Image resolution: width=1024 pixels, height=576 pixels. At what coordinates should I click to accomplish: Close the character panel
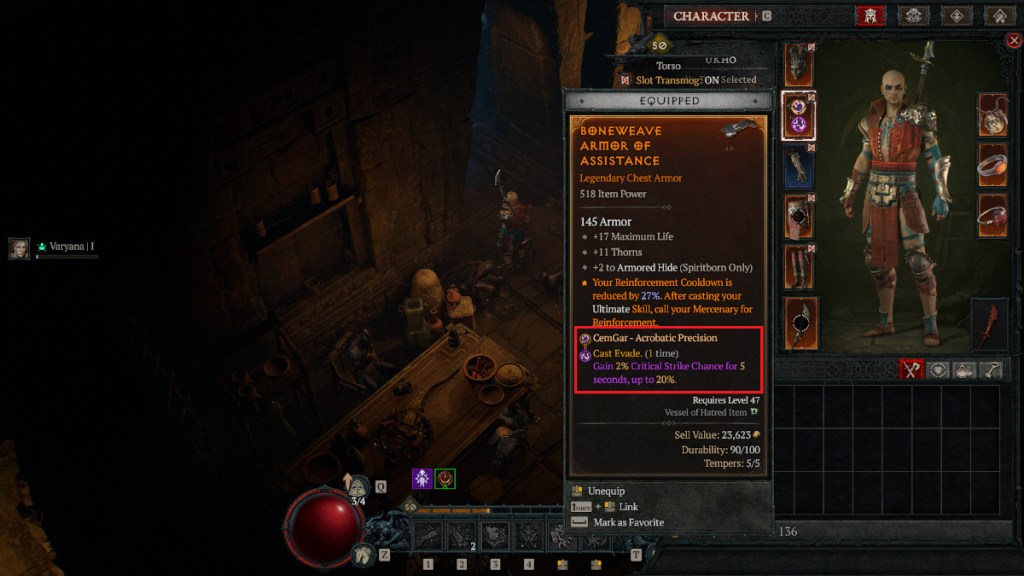1012,41
